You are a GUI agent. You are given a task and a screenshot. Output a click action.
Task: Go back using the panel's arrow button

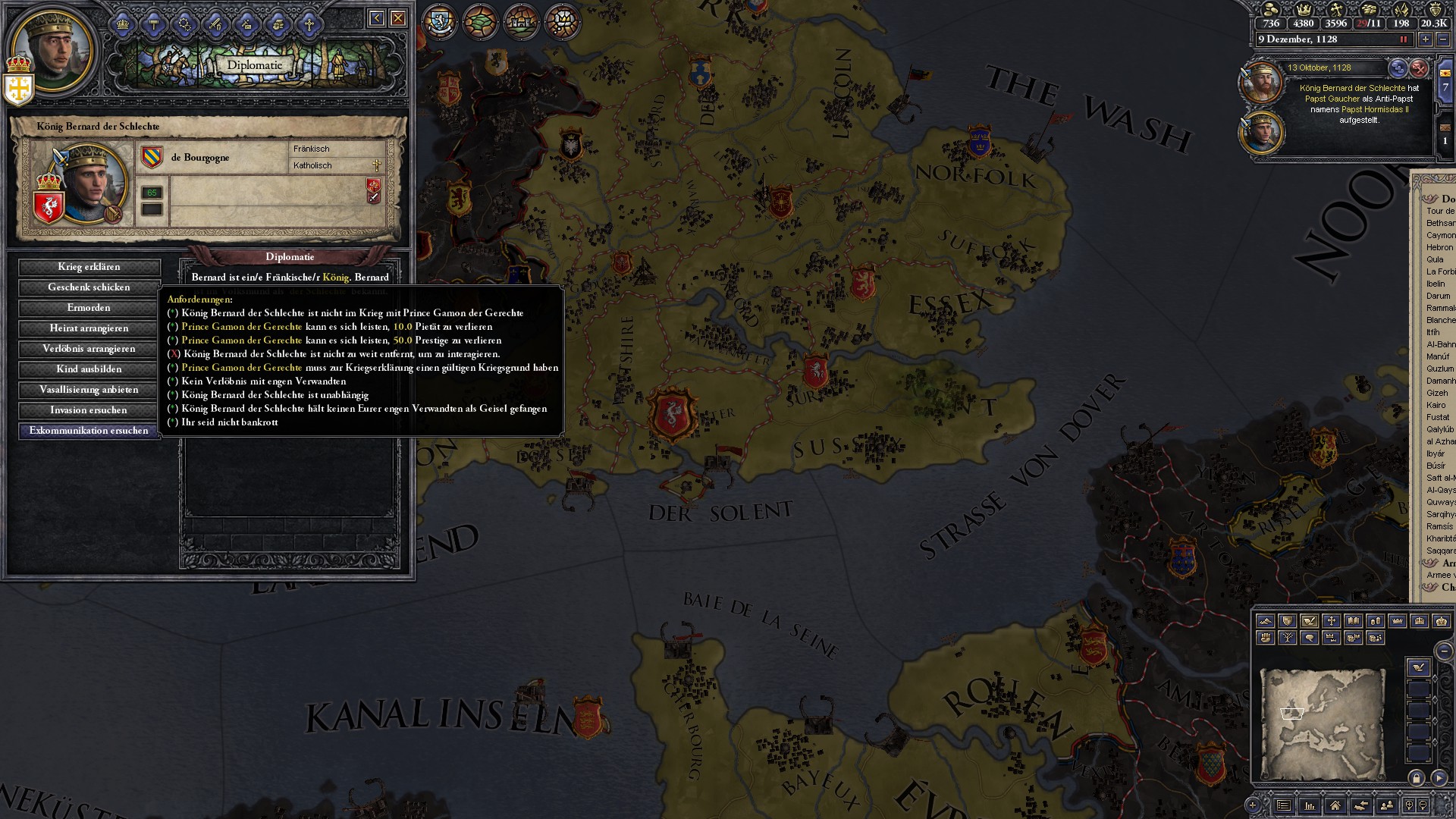pos(376,18)
